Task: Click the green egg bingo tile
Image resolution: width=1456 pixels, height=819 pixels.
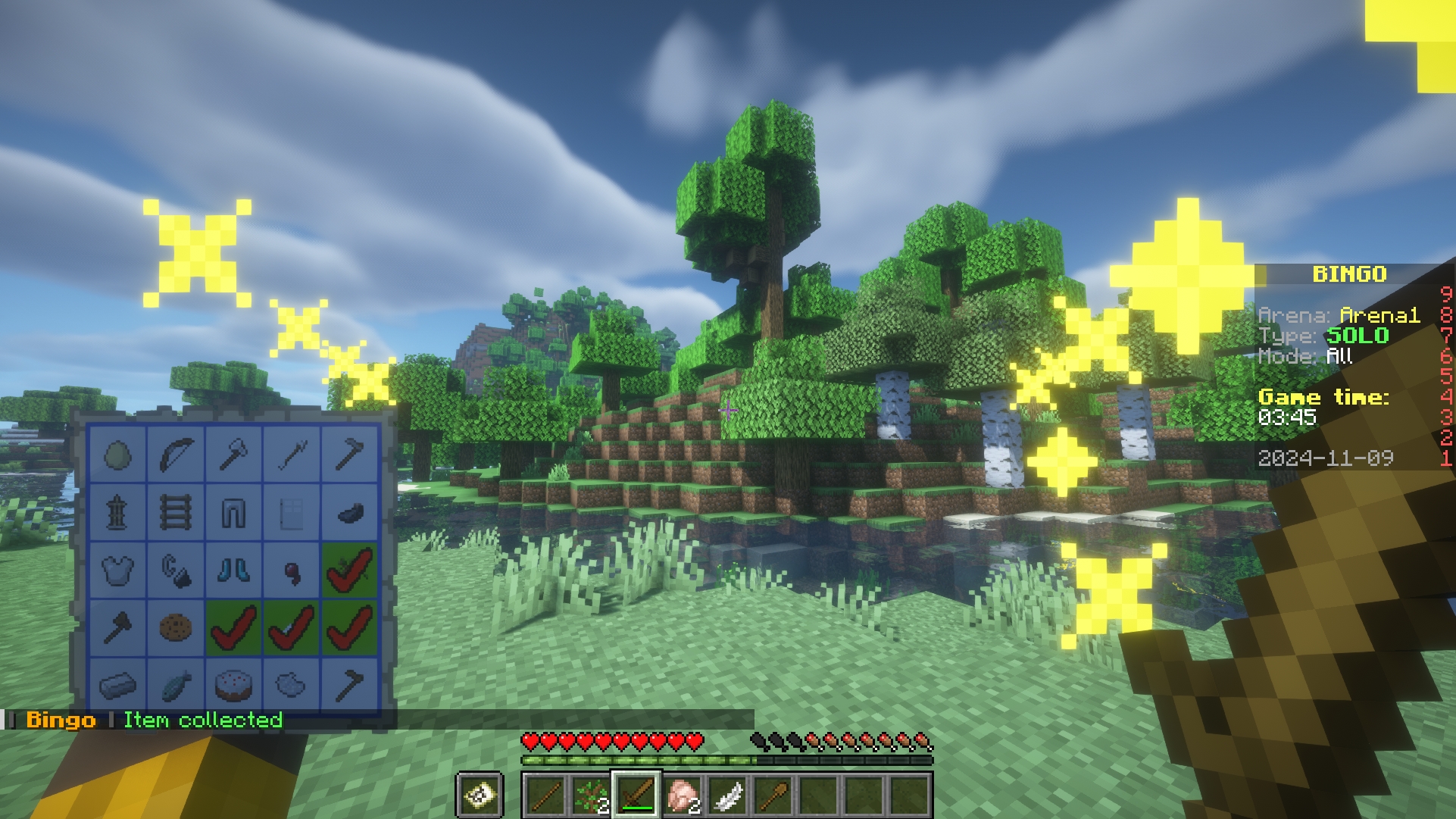Action: click(118, 454)
